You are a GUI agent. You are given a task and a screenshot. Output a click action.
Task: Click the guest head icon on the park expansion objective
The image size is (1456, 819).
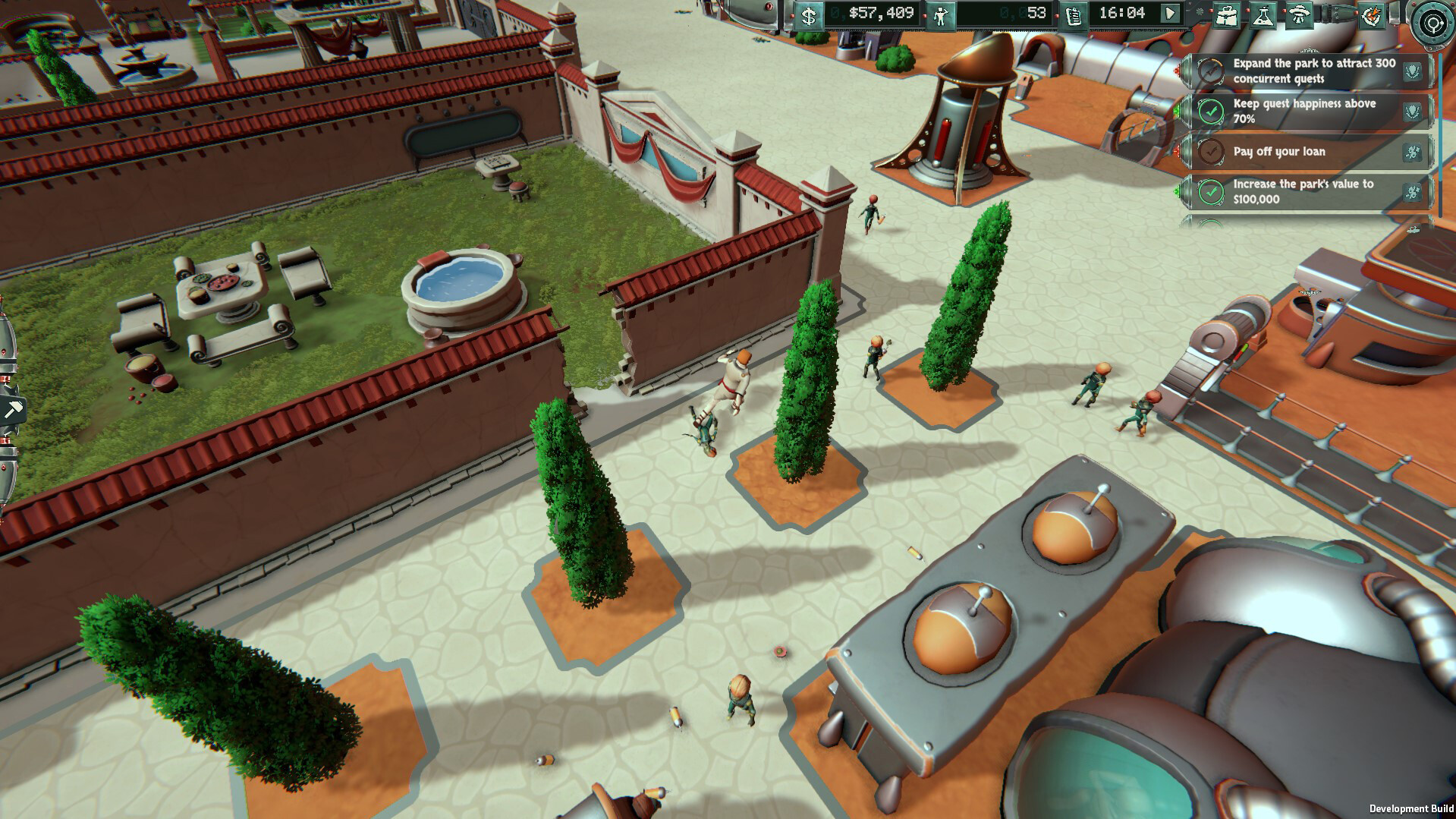tap(1412, 71)
